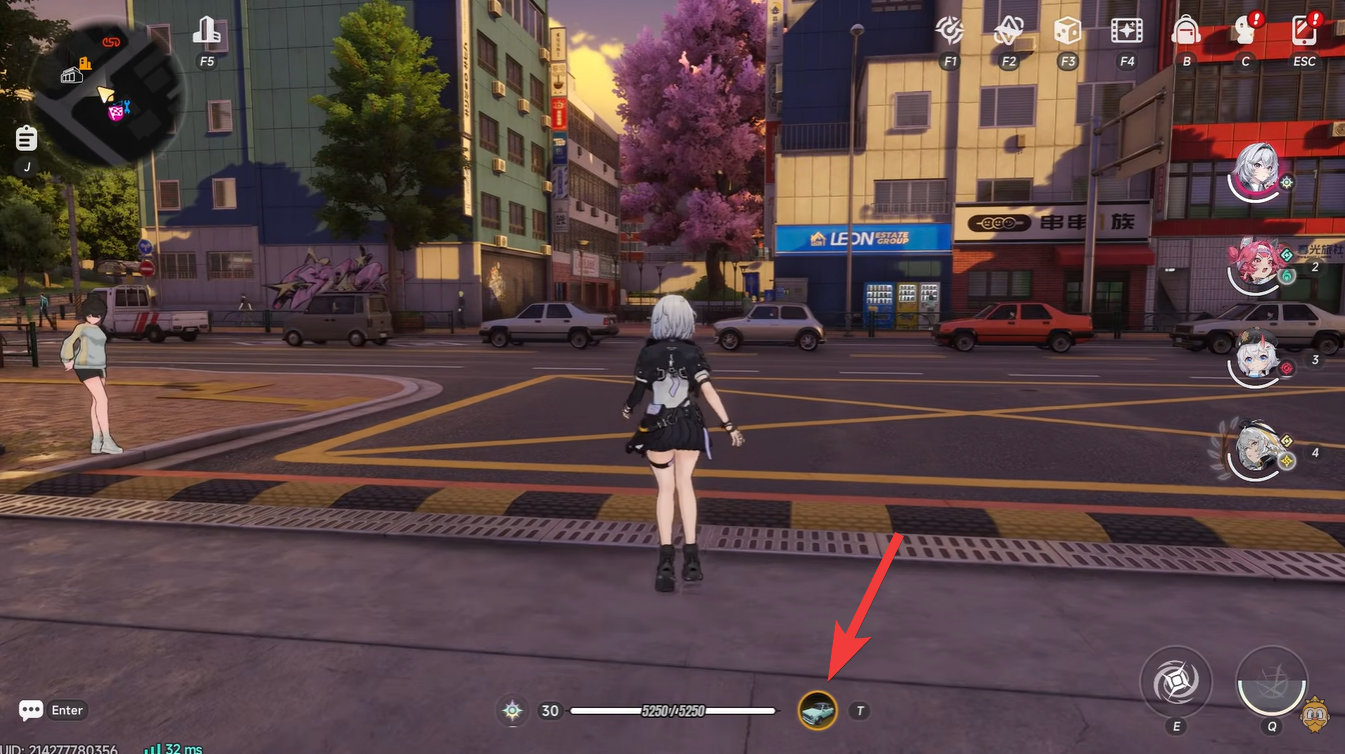This screenshot has height=754, width=1345.
Task: Open the dice icon menu
Action: (1067, 31)
